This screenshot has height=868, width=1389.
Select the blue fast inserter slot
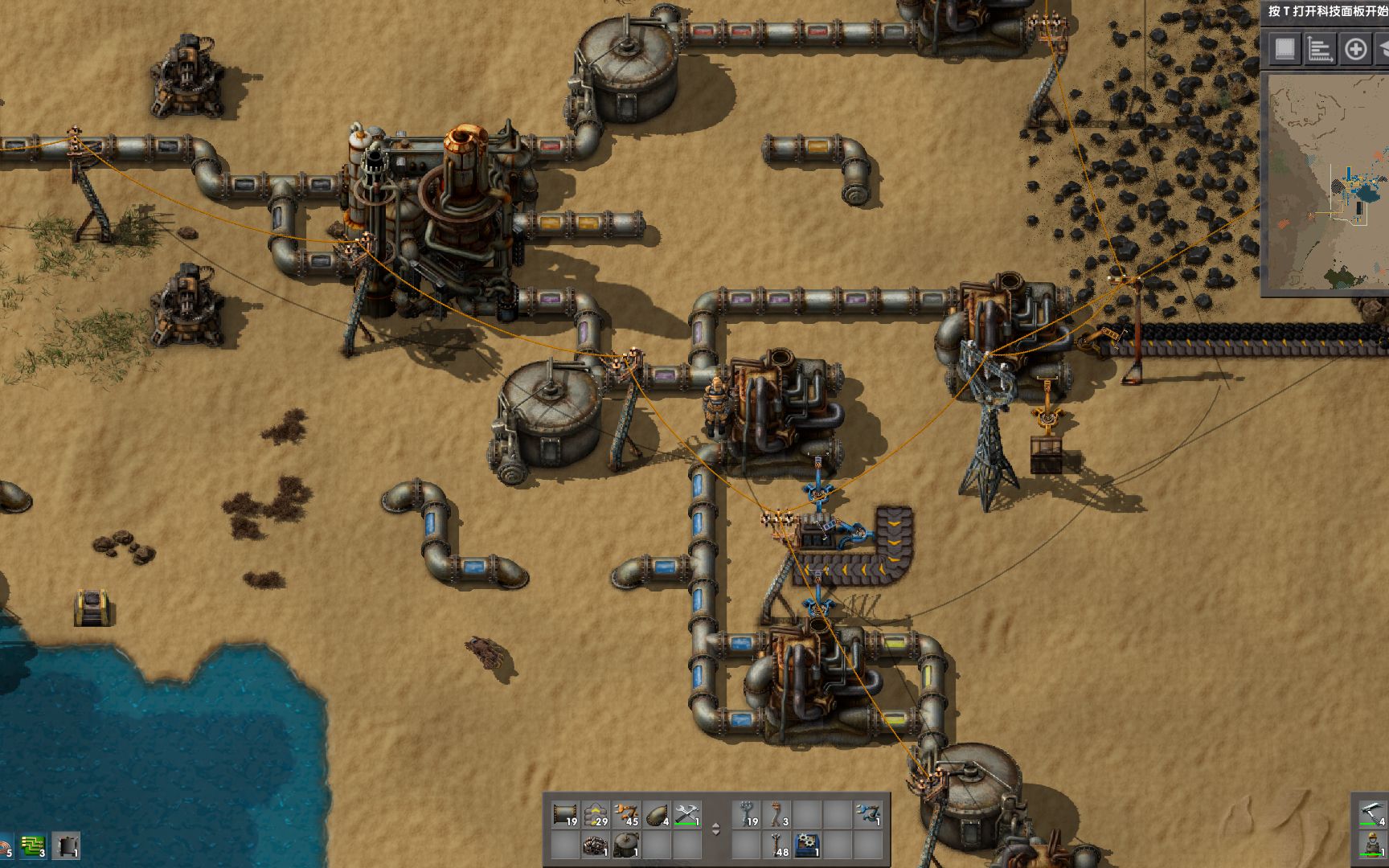pyautogui.click(x=868, y=815)
